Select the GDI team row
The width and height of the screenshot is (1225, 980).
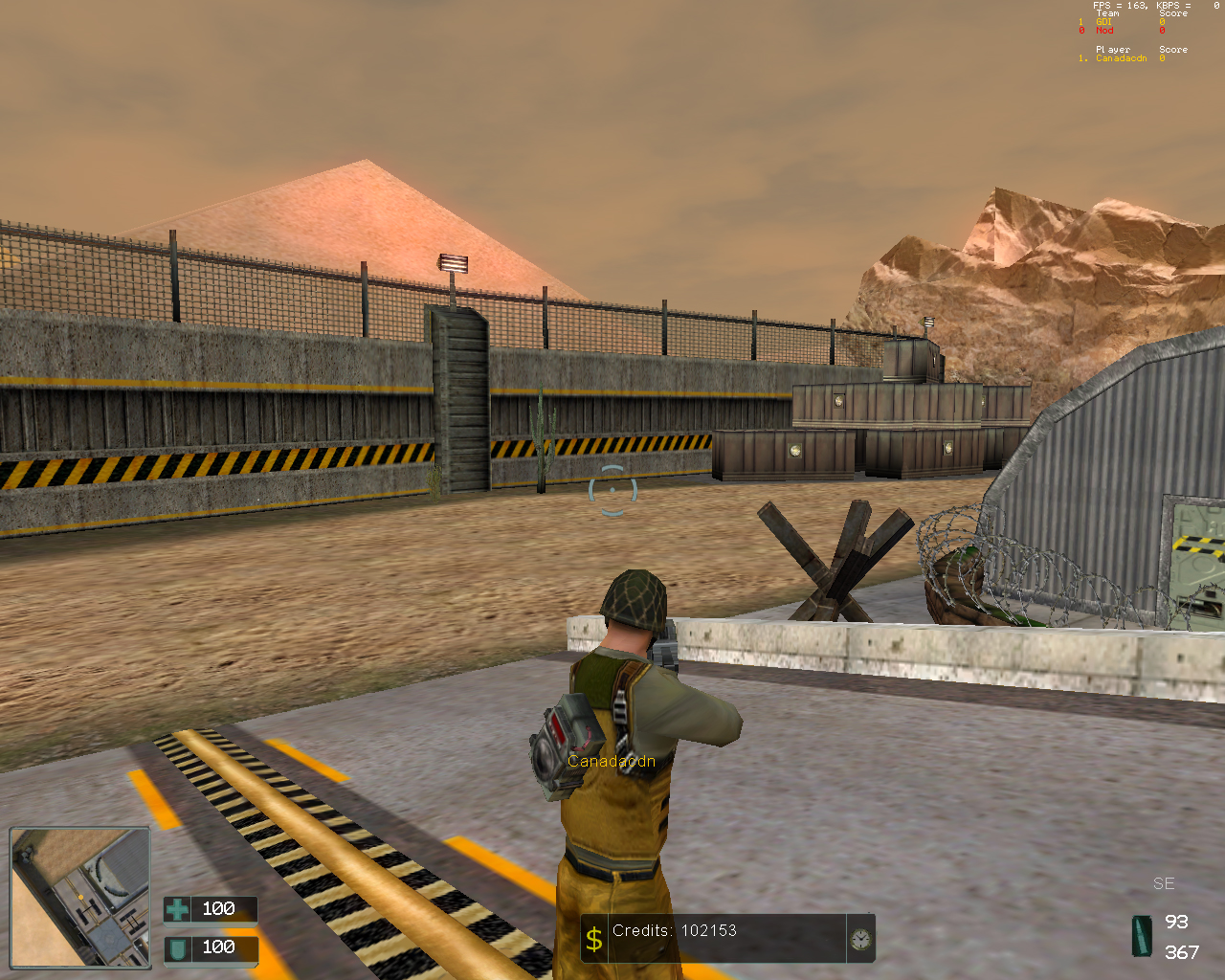tap(1104, 22)
